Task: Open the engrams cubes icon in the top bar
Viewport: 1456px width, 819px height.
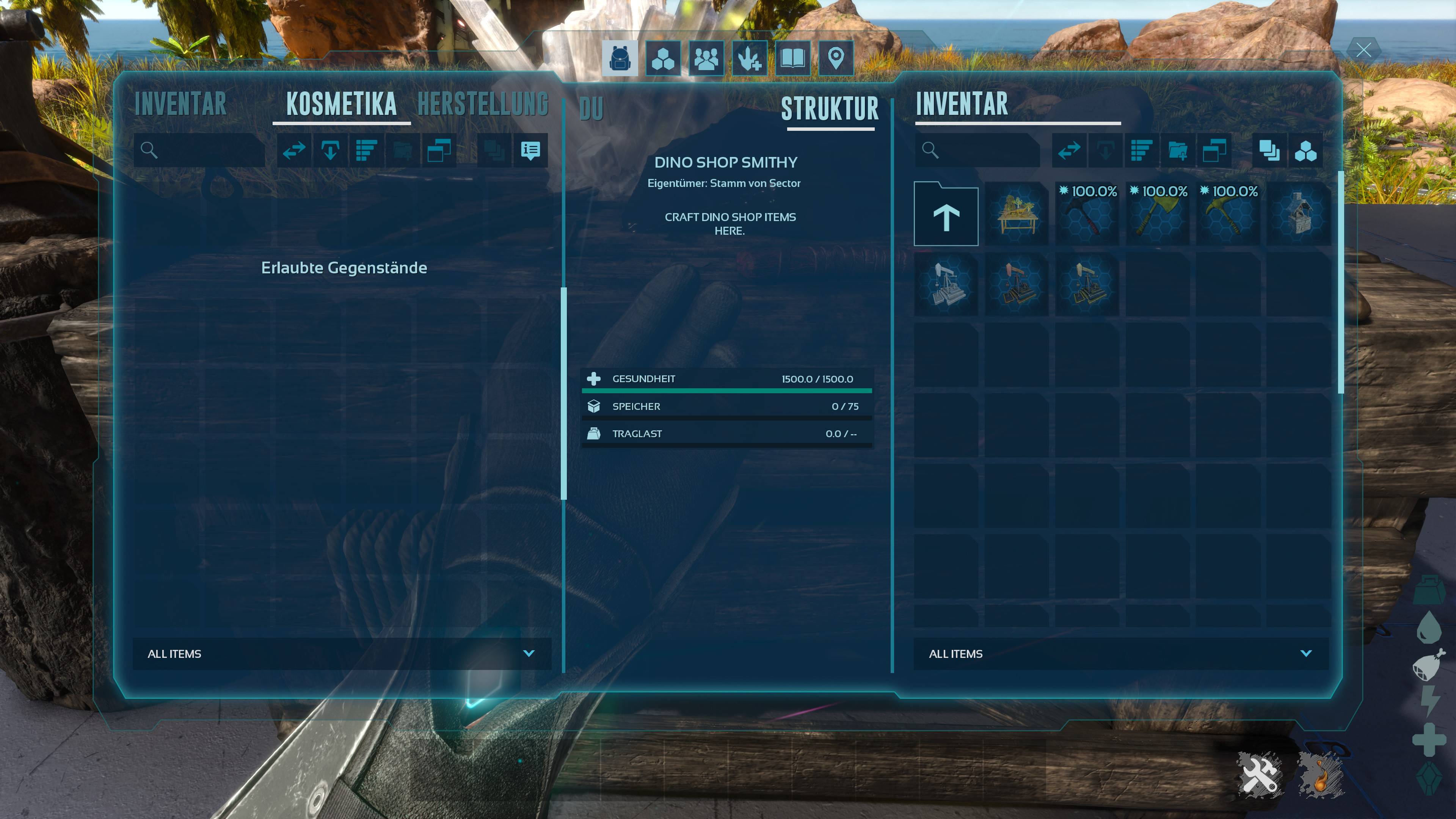Action: click(663, 58)
